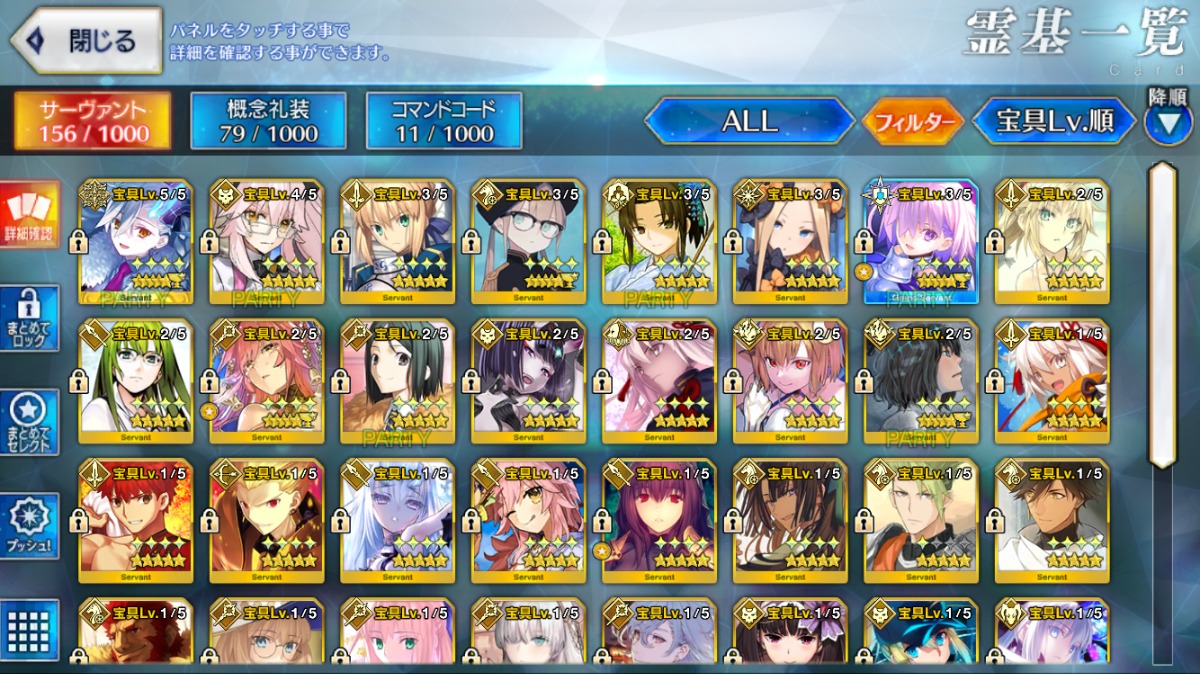Open the blue-framed purple-haired shield servant card
1200x674 pixels.
[x=921, y=242]
